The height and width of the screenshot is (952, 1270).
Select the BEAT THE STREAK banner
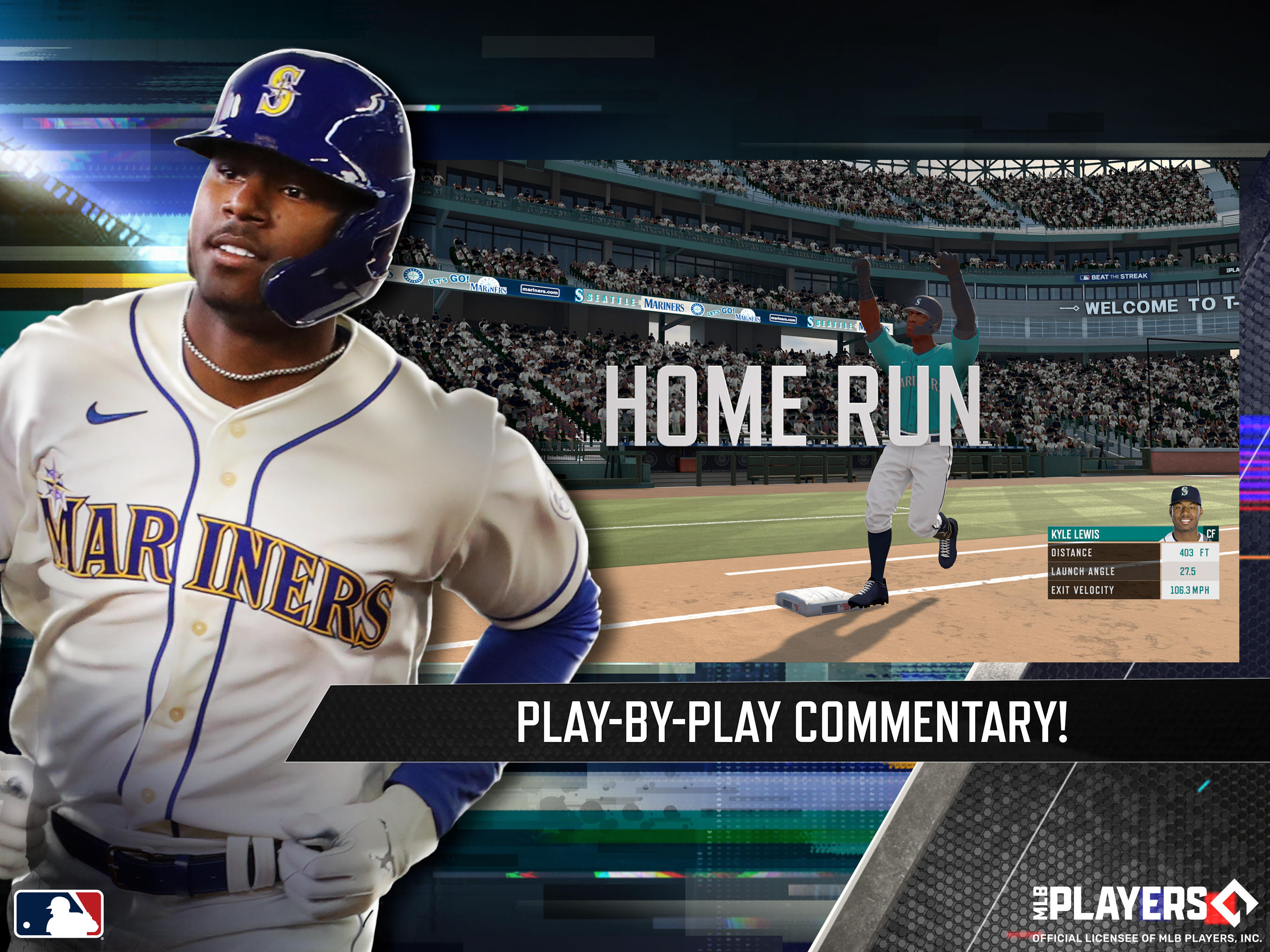(x=1113, y=277)
